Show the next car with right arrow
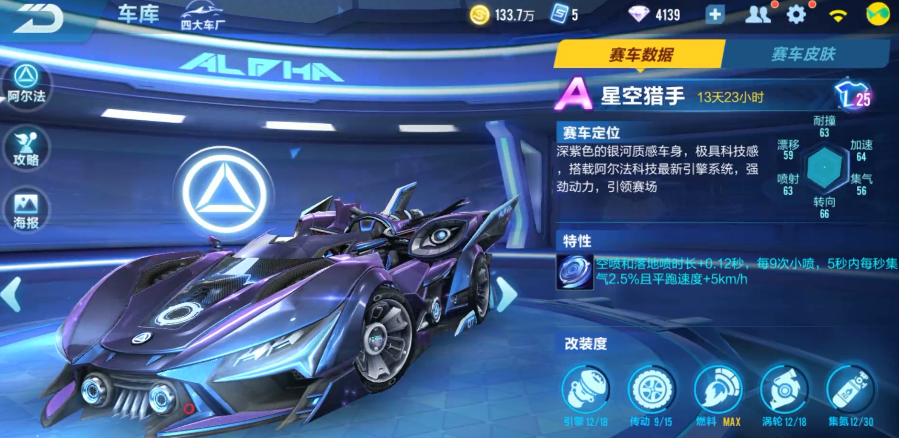 (x=507, y=294)
